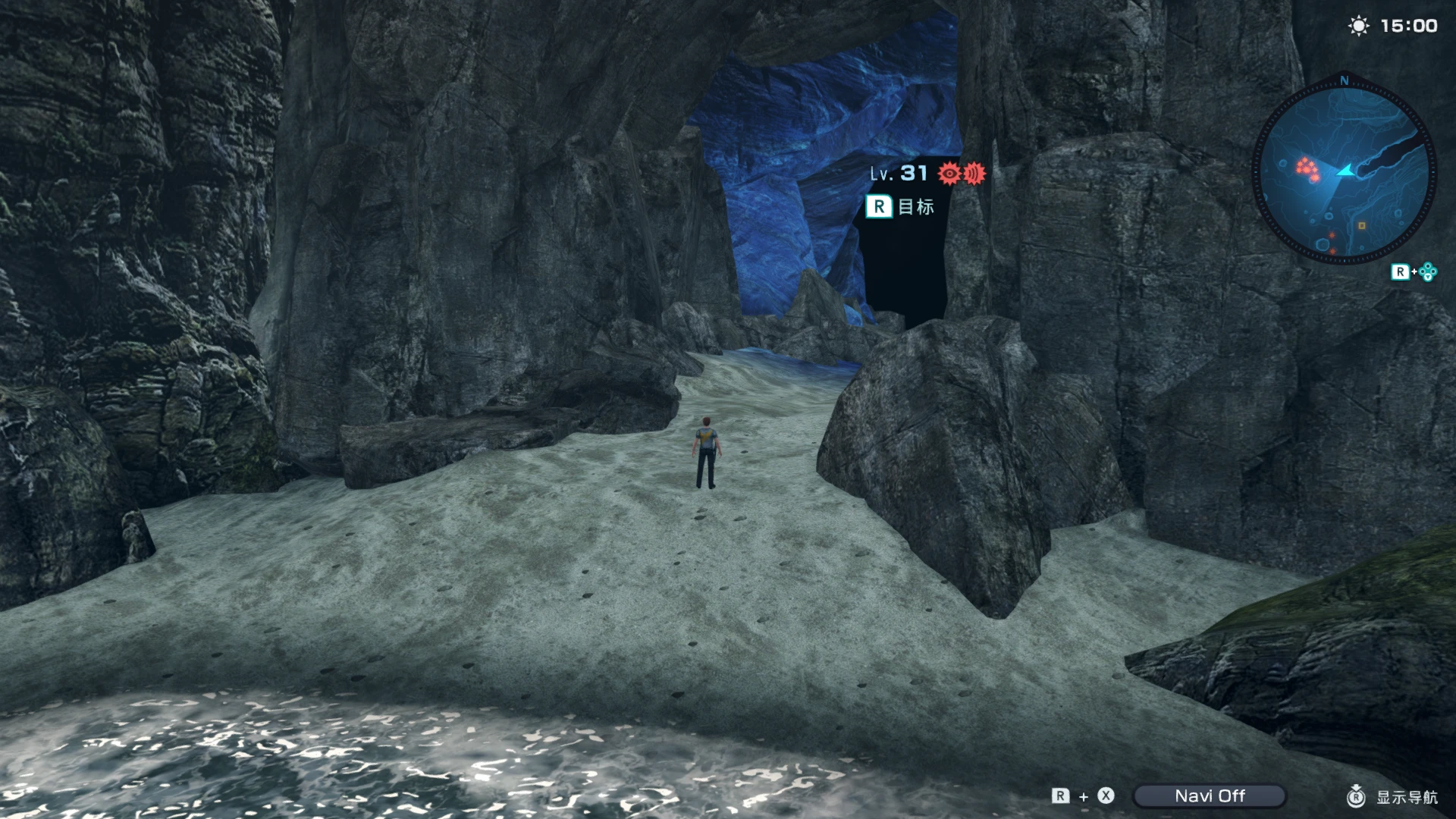Screen dimensions: 1456x819
Task: Click the yellow quest marker on the minimap
Action: [x=1361, y=226]
